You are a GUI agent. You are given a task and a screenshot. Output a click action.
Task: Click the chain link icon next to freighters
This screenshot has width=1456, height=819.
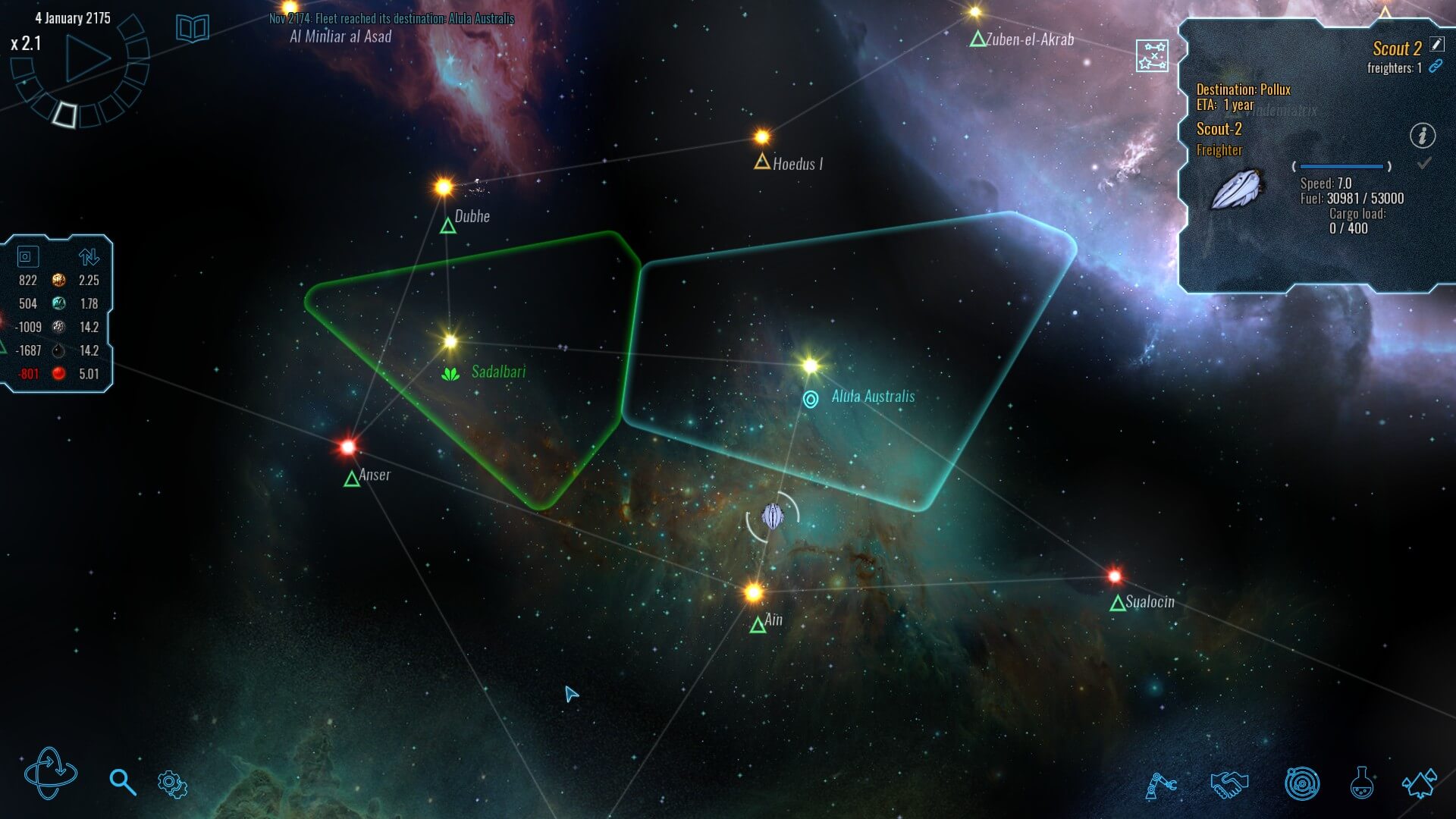(x=1435, y=67)
